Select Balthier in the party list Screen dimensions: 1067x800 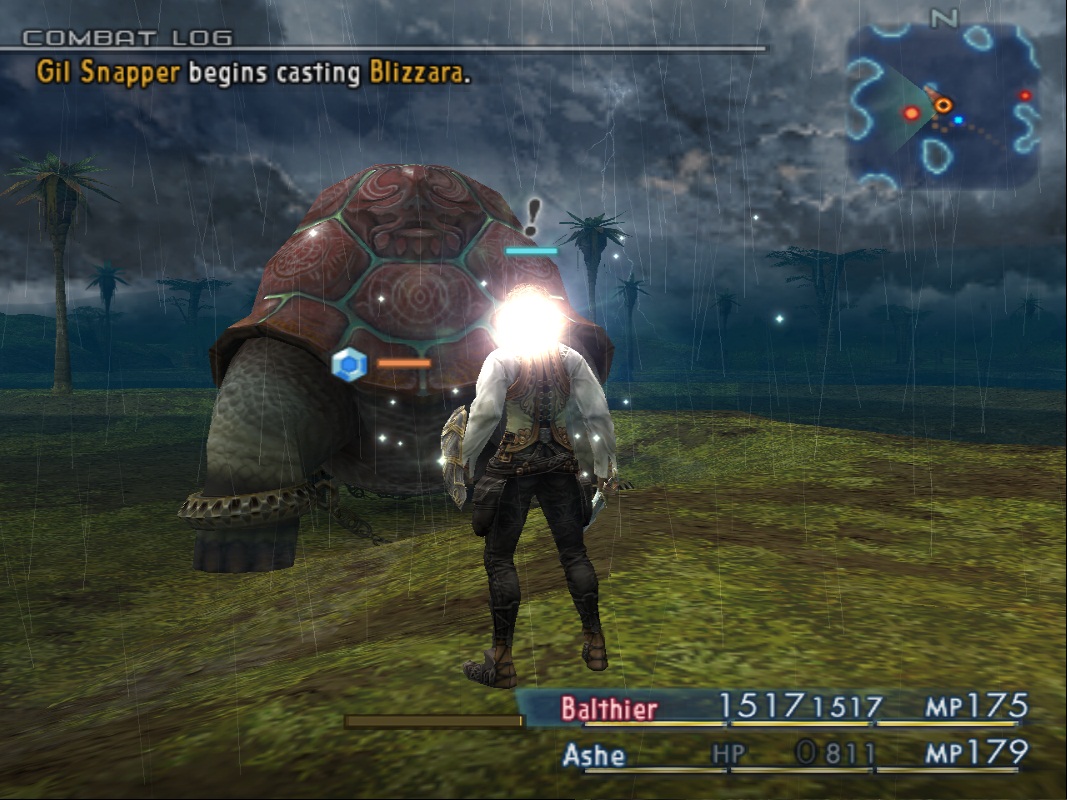pos(609,709)
